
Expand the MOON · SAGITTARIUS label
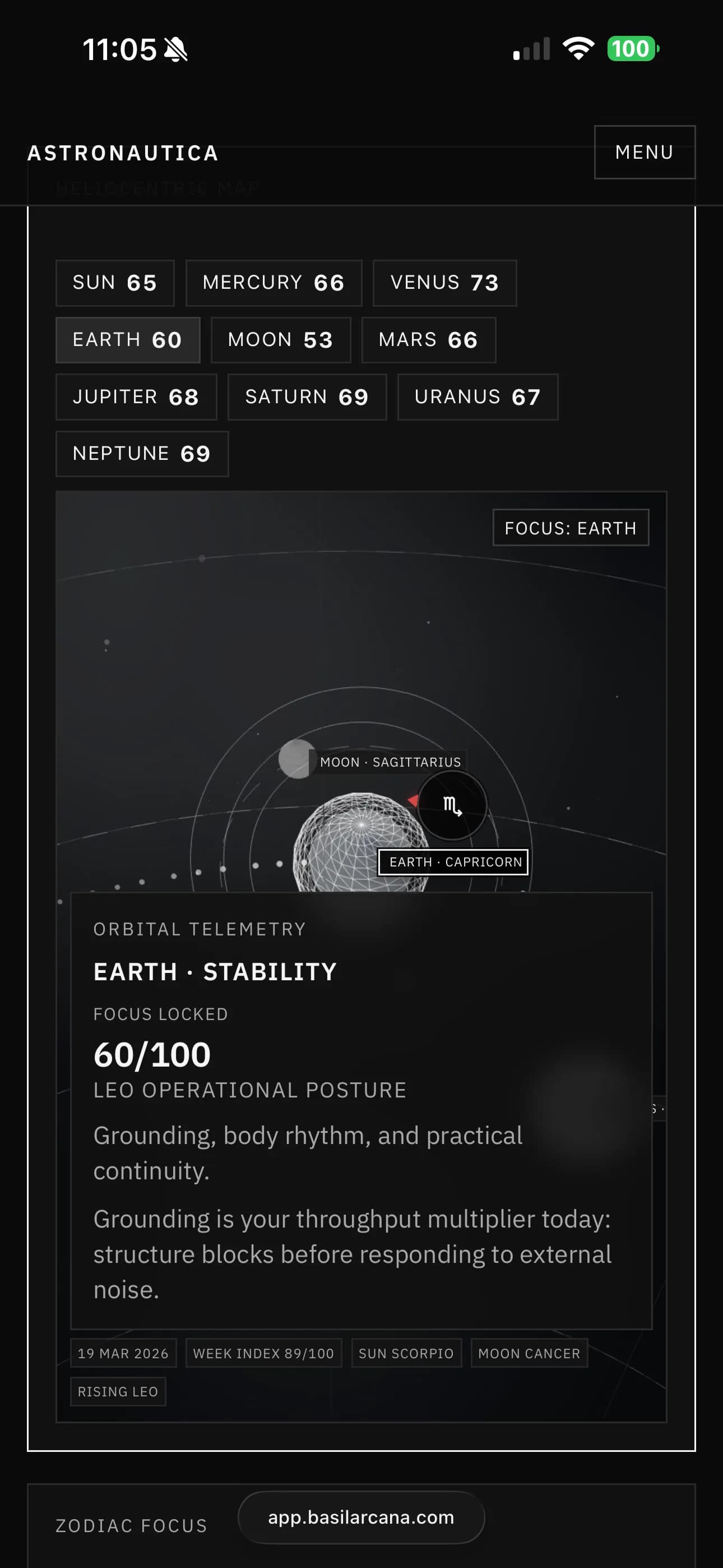tap(392, 762)
